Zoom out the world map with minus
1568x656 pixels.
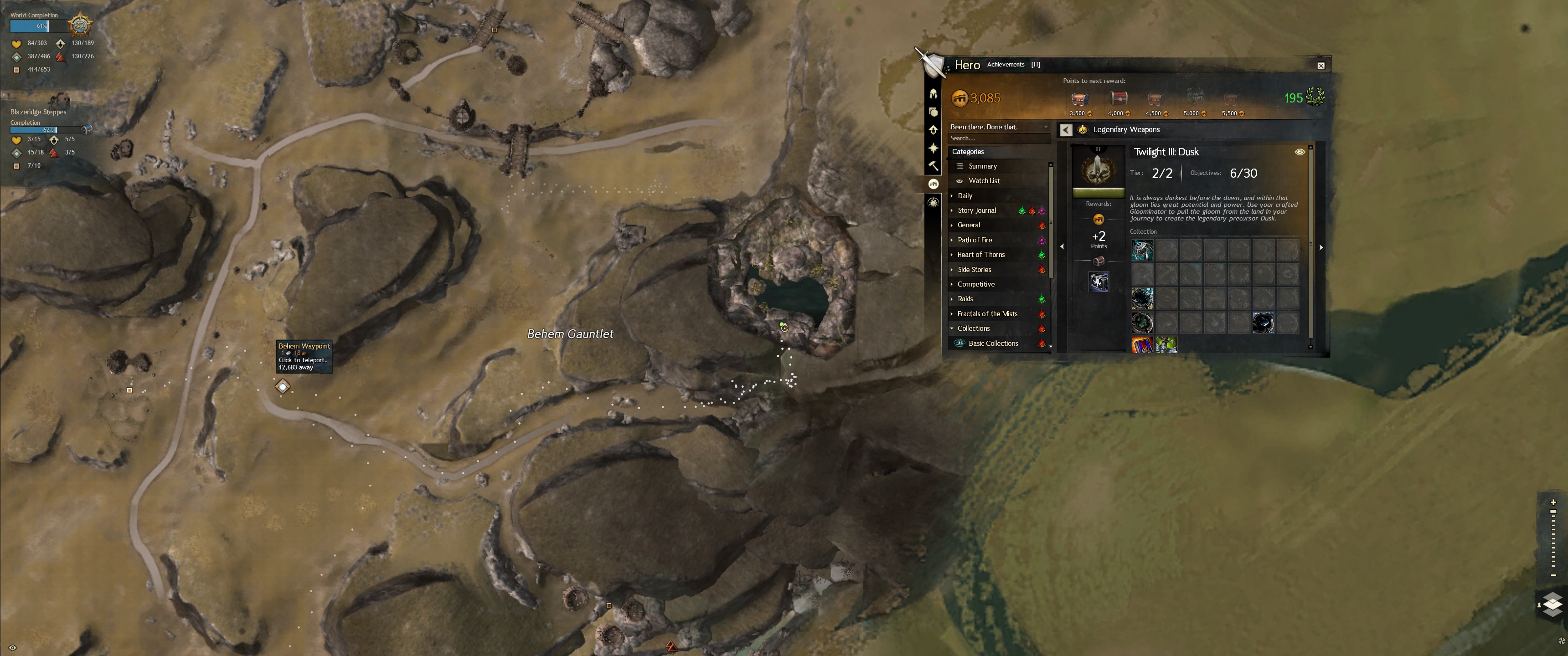pos(1553,575)
